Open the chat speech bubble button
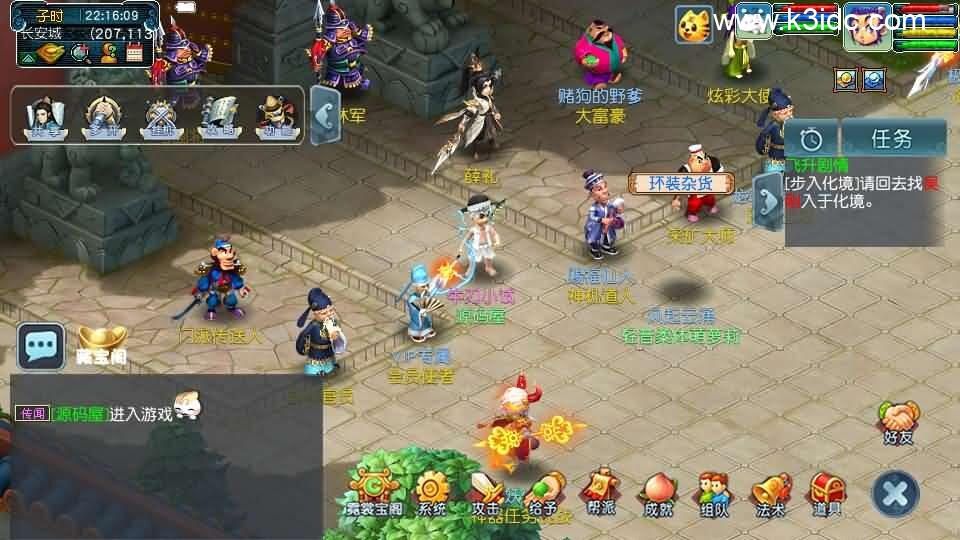 (41, 347)
